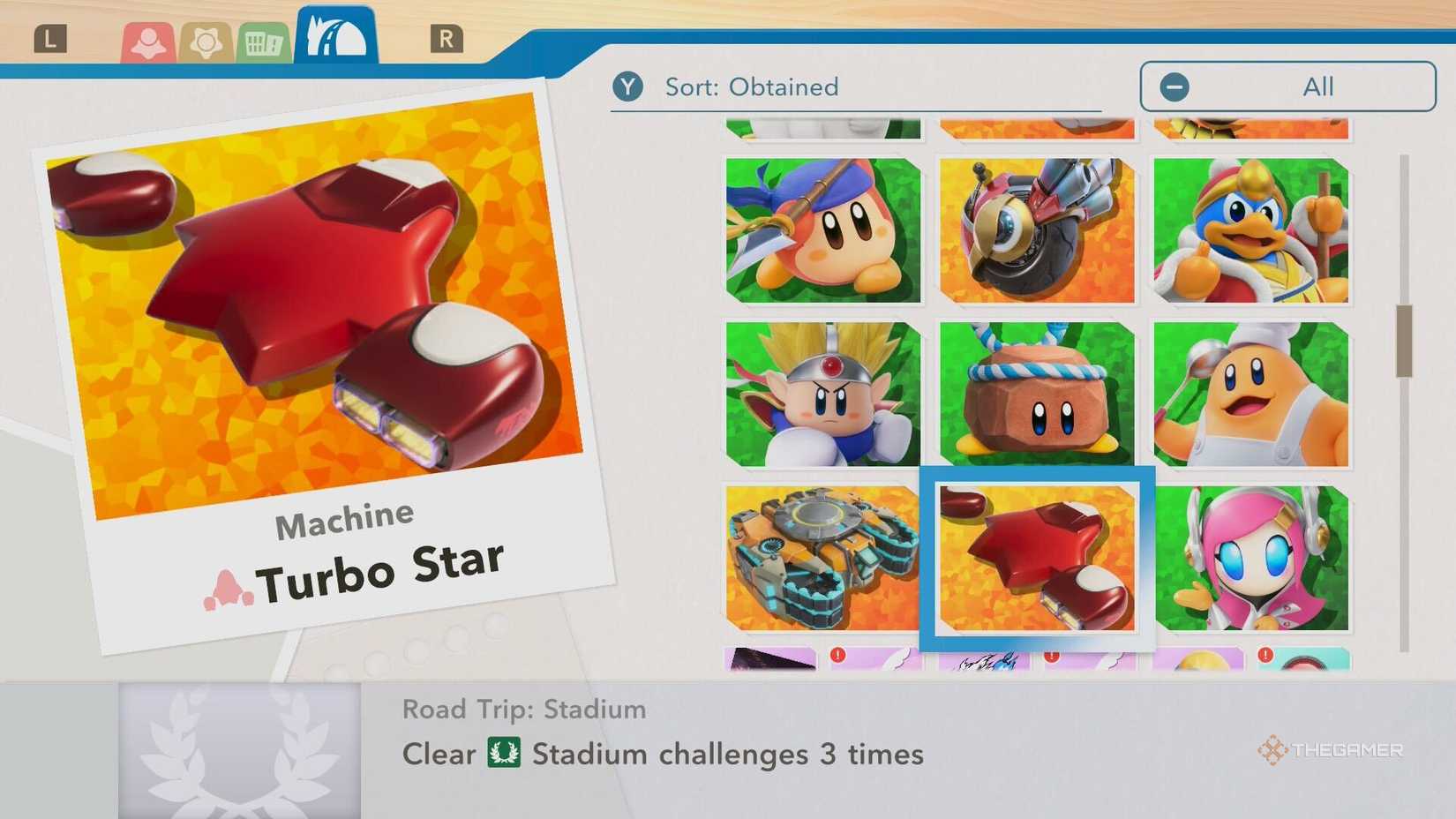Click the minus icon on the All filter
Viewport: 1456px width, 819px height.
[1174, 86]
